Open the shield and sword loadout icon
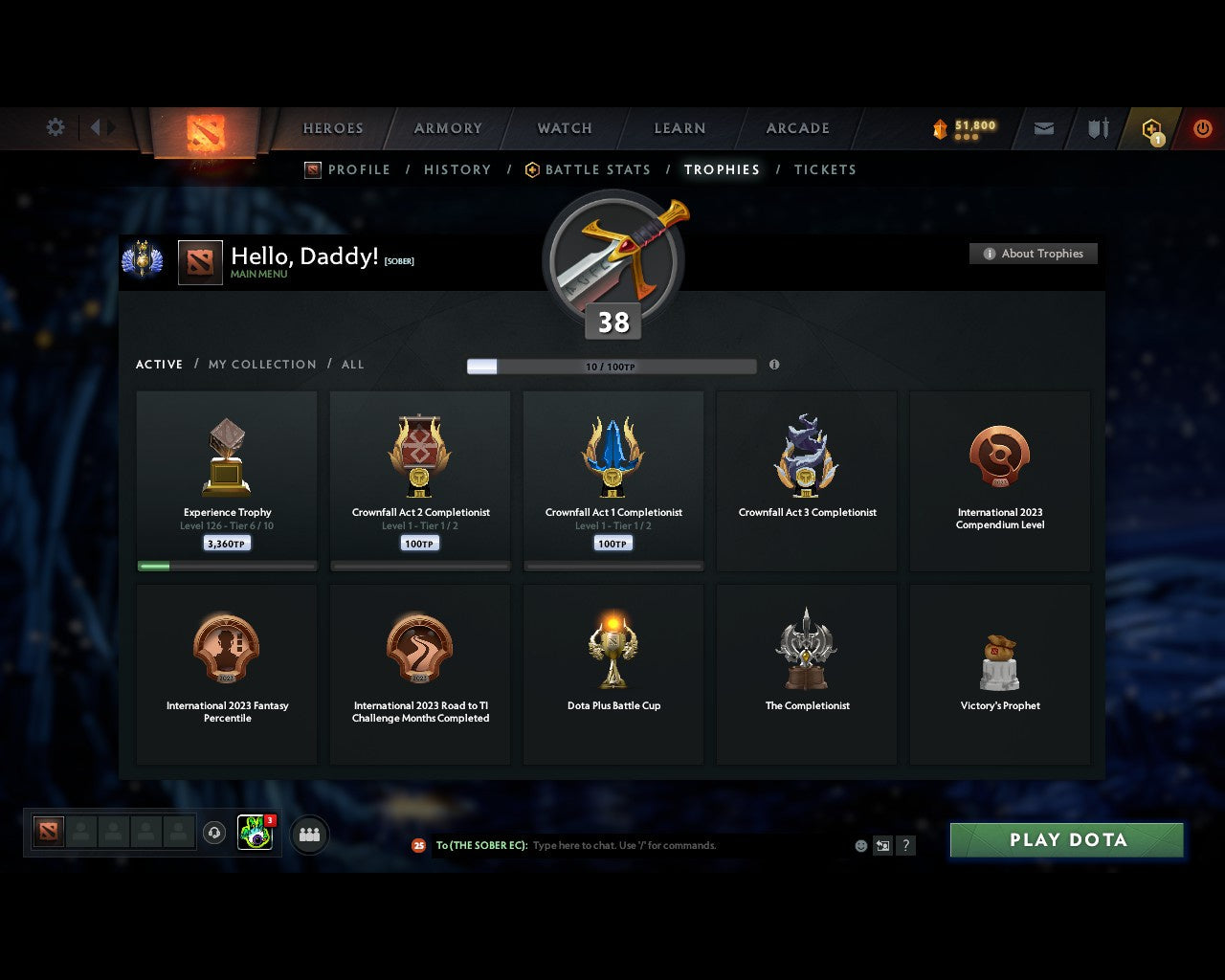Screen dimensions: 1225x980 pos(1097,127)
